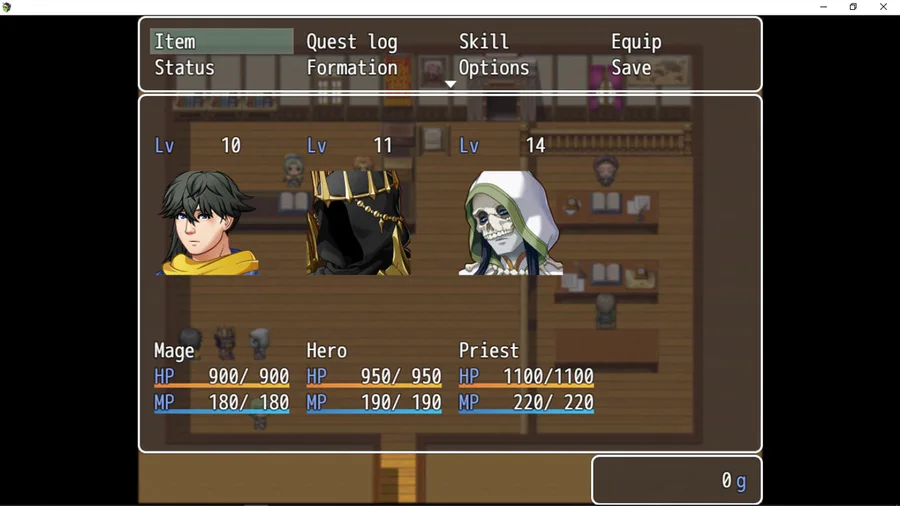Choose the hooded Hero portrait
900x506 pixels.
pyautogui.click(x=359, y=223)
